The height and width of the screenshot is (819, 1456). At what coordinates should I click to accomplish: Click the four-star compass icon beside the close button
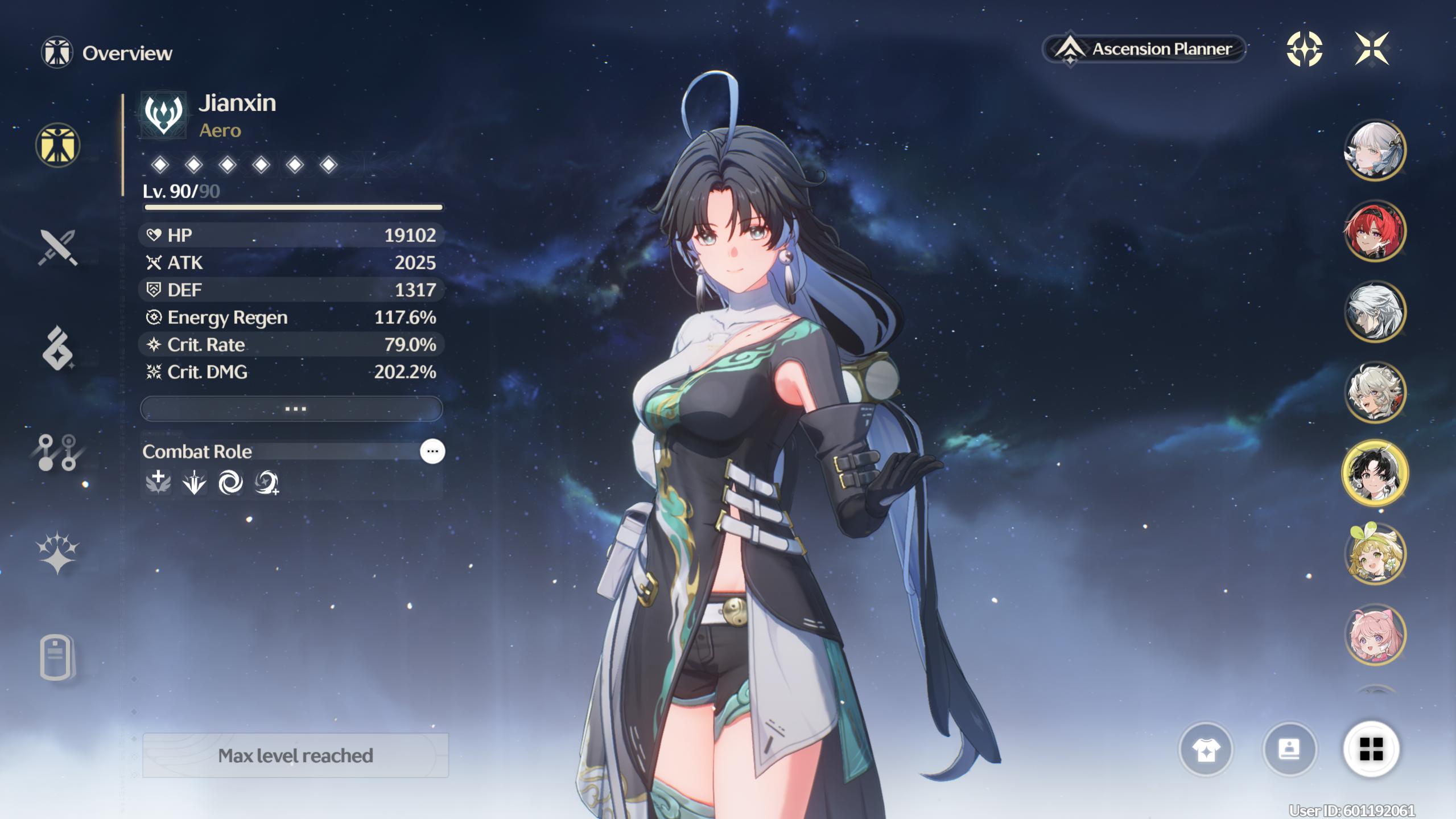1304,49
